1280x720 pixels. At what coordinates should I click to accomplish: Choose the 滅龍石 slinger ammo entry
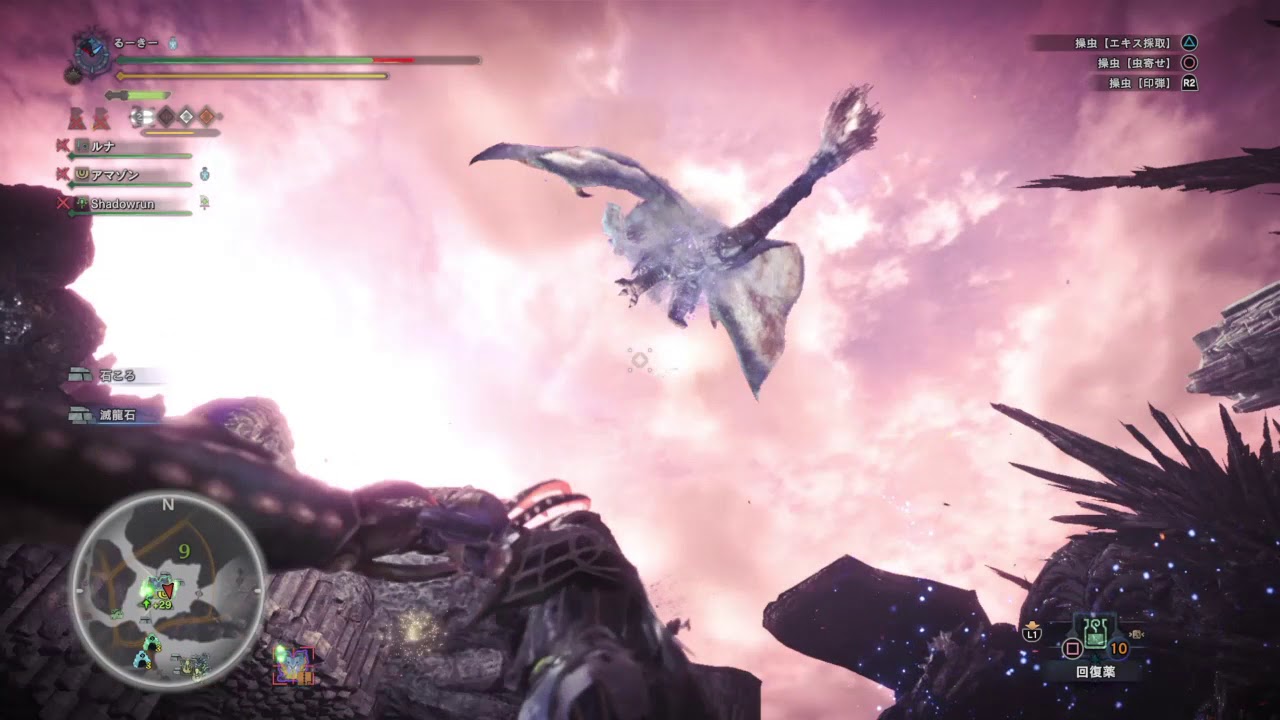coord(116,415)
